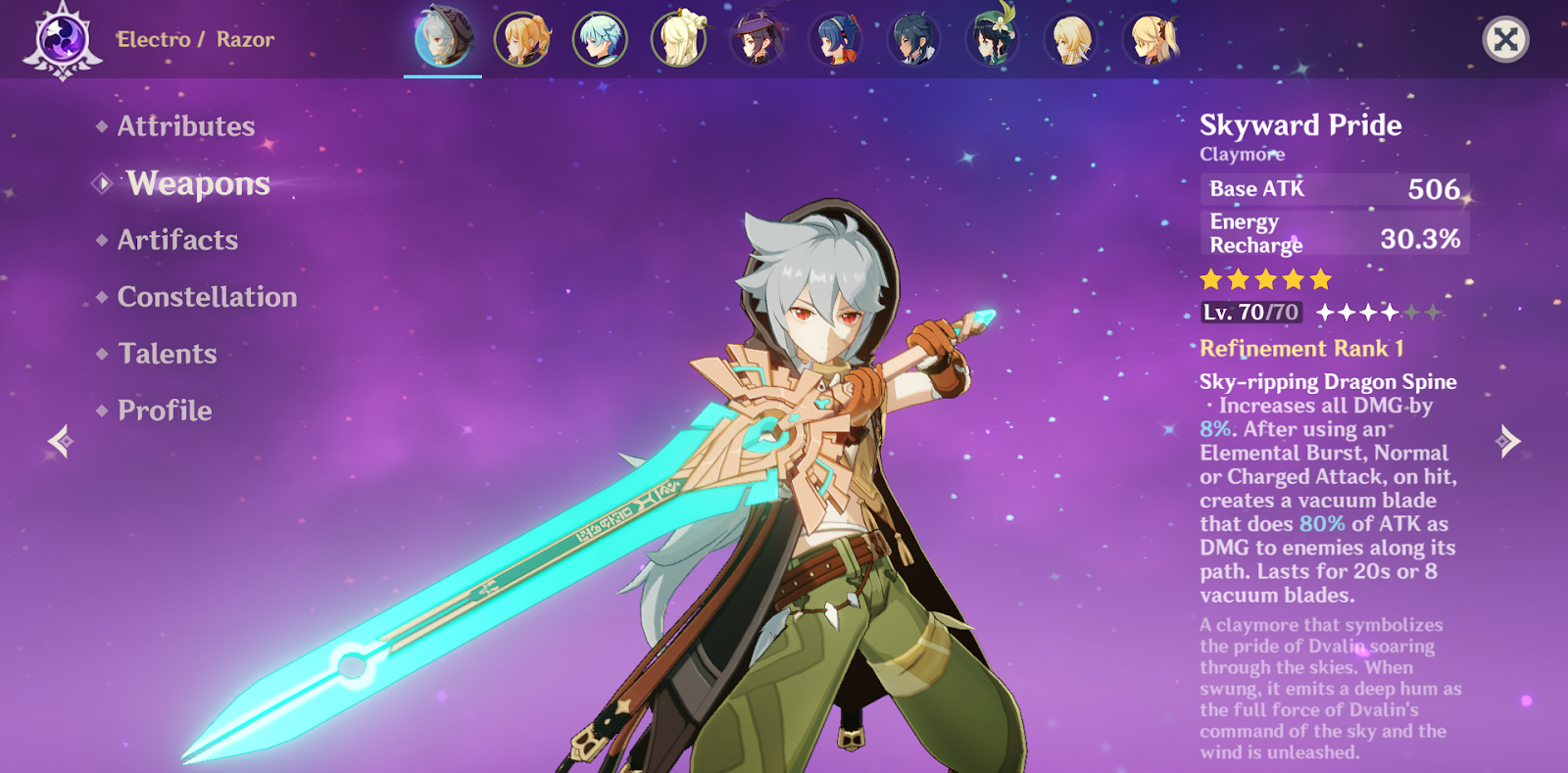The image size is (1568, 773).
Task: Select Xingqiu's dark-blue-haired portrait
Action: coord(913,39)
